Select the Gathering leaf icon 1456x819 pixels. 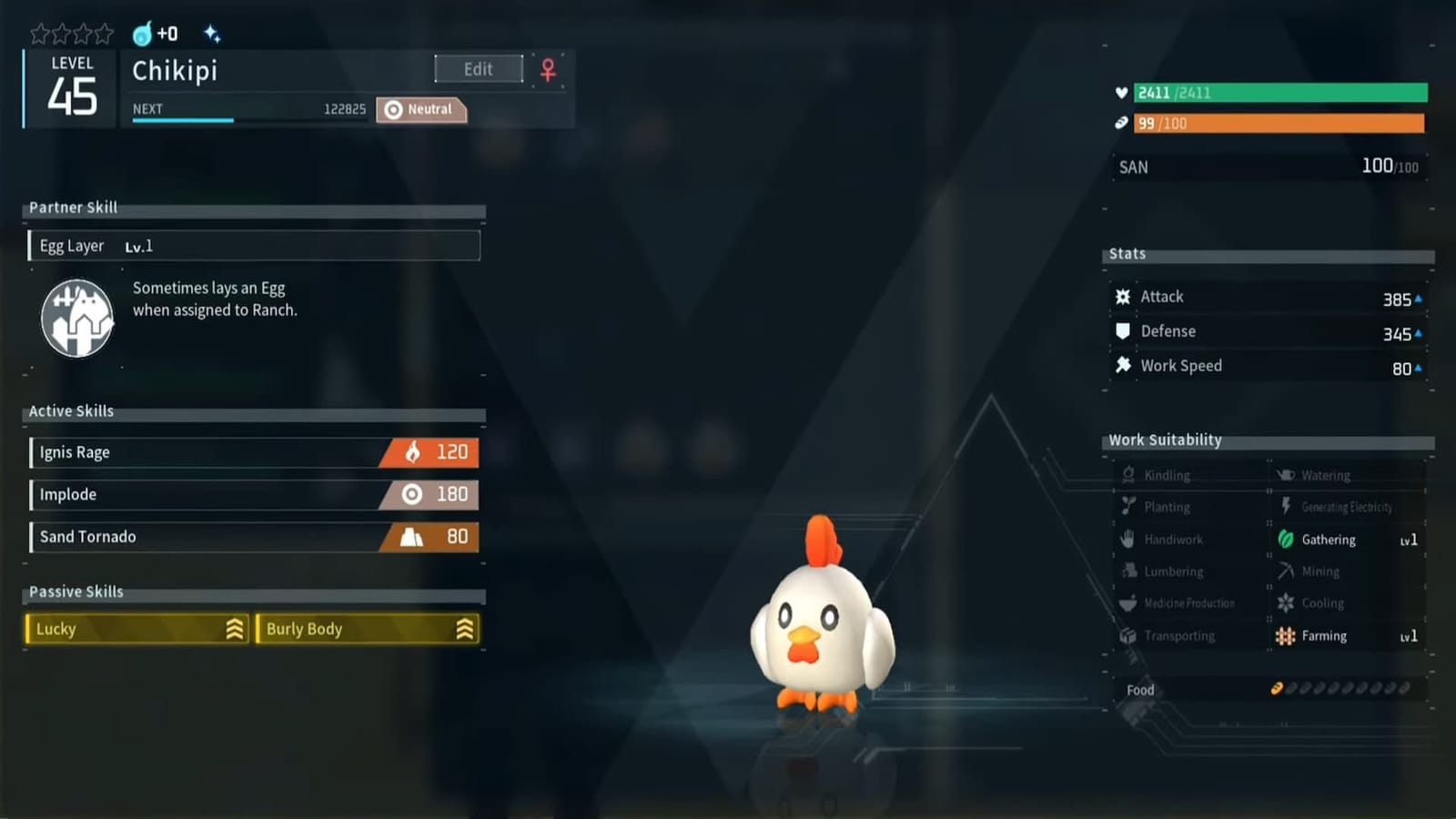point(1286,539)
